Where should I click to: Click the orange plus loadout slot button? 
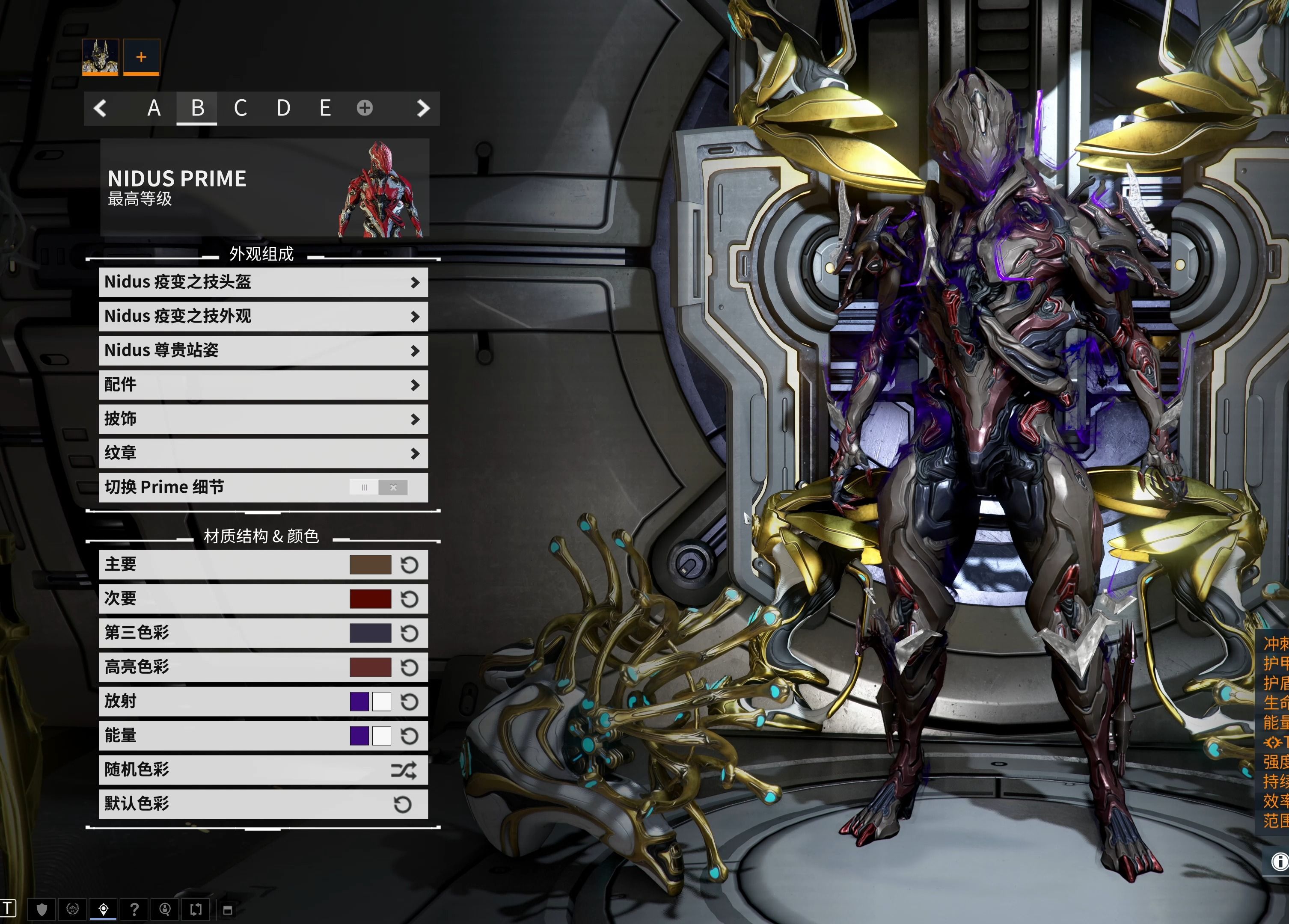point(142,57)
